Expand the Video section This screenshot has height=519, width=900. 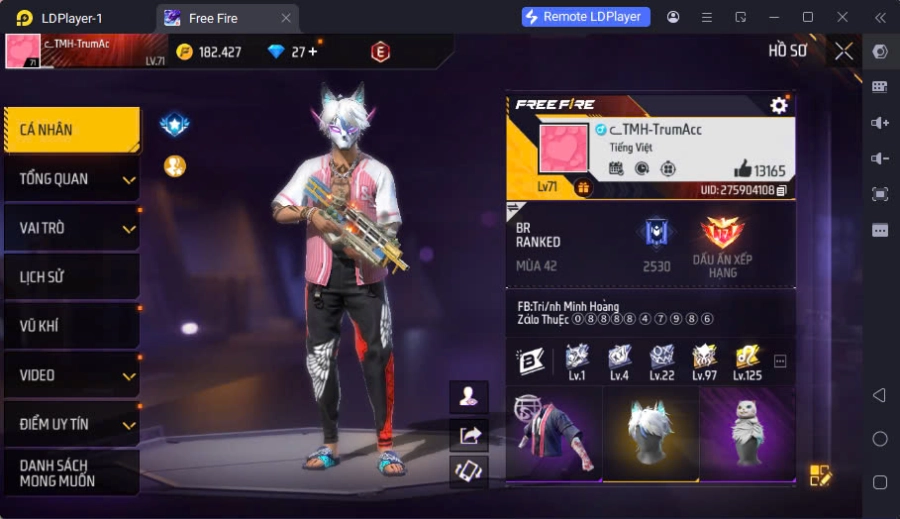click(71, 375)
